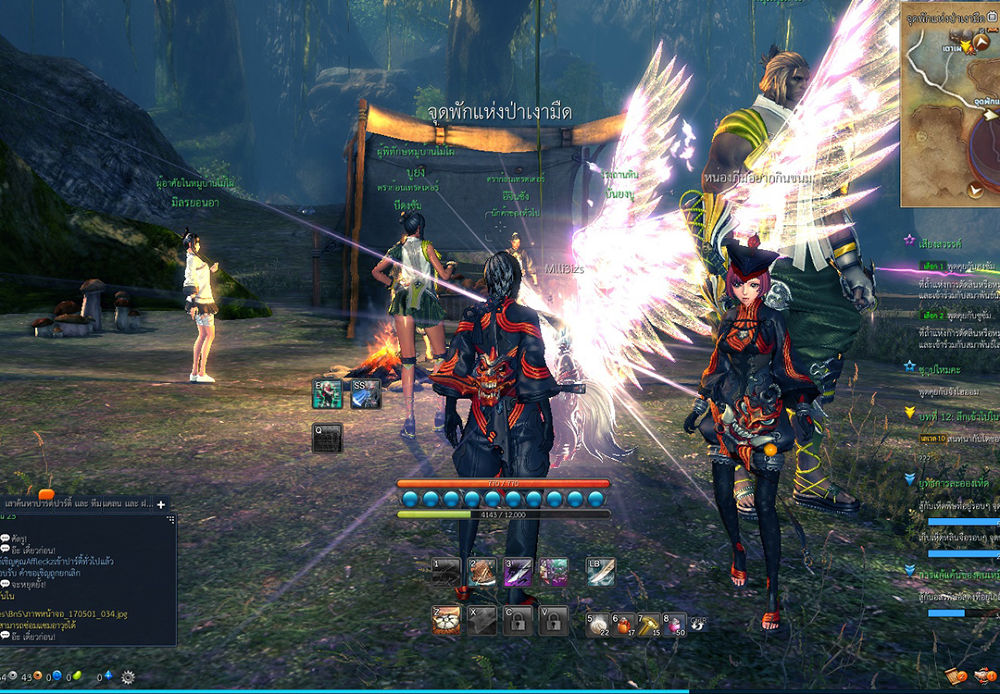Screen dimensions: 1000x694
Task: Use the skill bound to slot 2
Action: pyautogui.click(x=482, y=573)
